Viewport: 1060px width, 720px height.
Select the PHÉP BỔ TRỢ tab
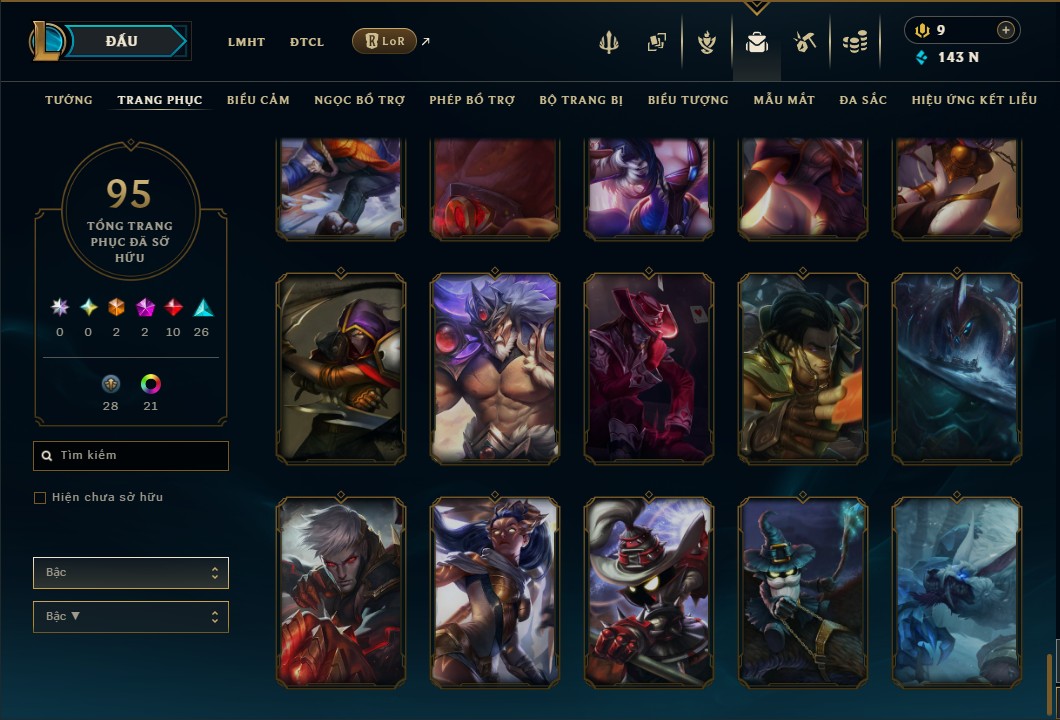click(472, 100)
